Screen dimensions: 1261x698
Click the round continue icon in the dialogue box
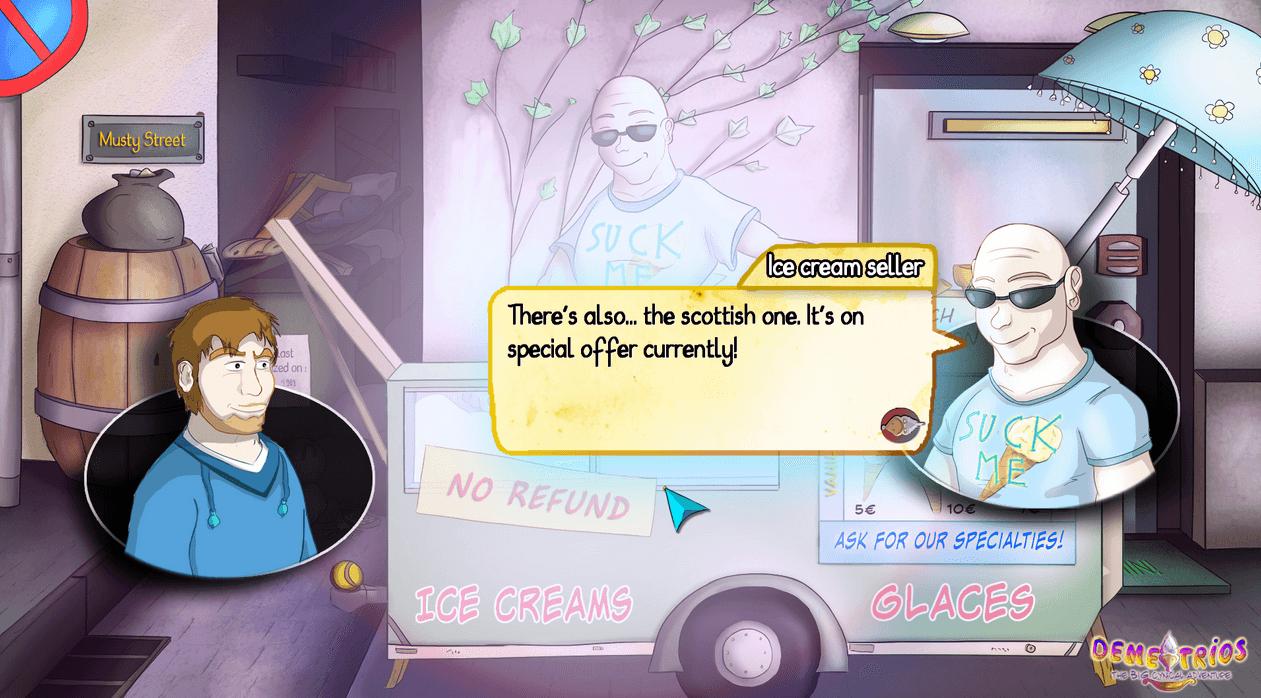pos(895,424)
